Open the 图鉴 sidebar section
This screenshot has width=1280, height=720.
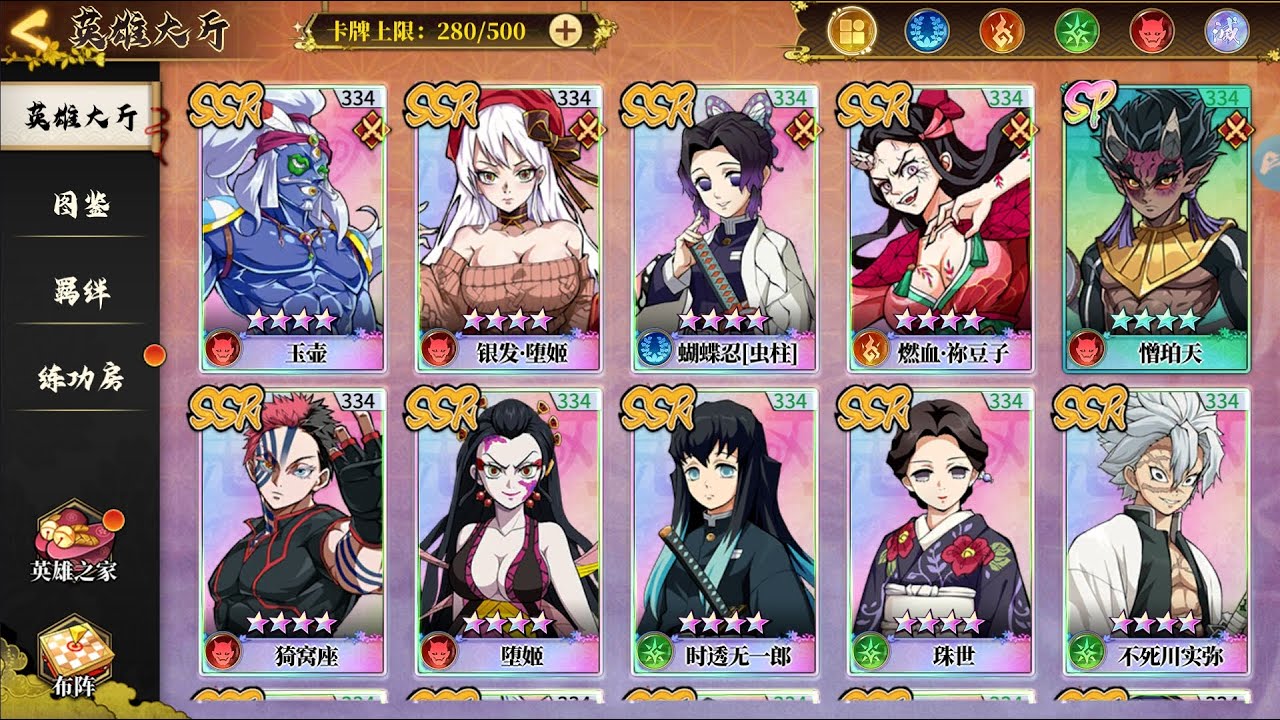click(80, 204)
